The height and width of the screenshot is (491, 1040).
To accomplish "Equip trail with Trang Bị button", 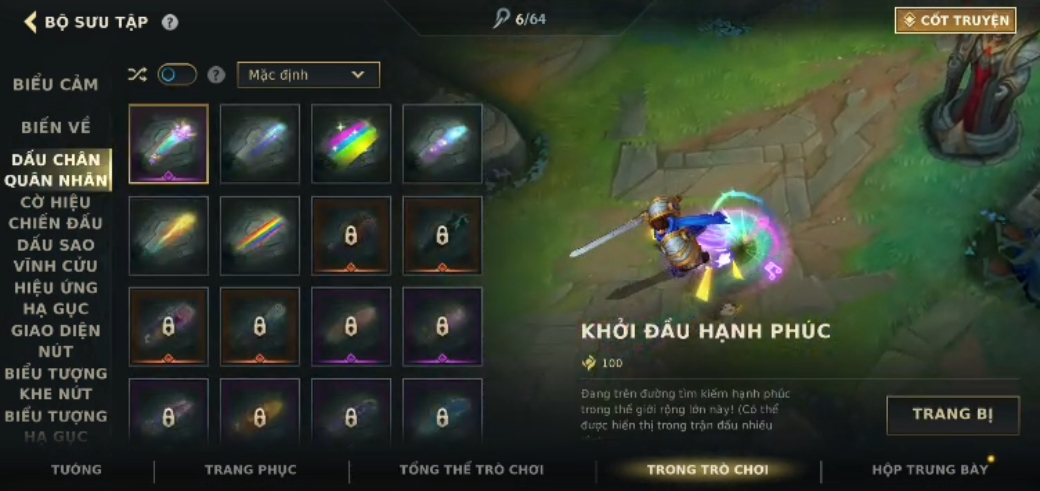I will (x=952, y=415).
